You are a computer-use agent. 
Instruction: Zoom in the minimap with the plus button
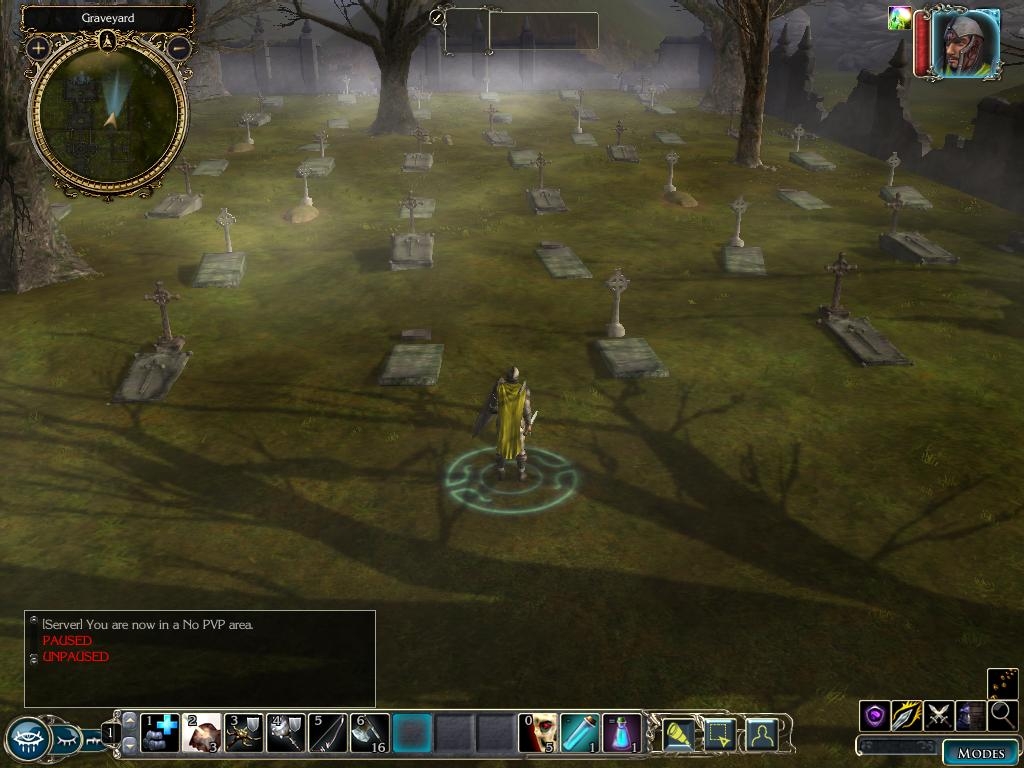point(39,47)
